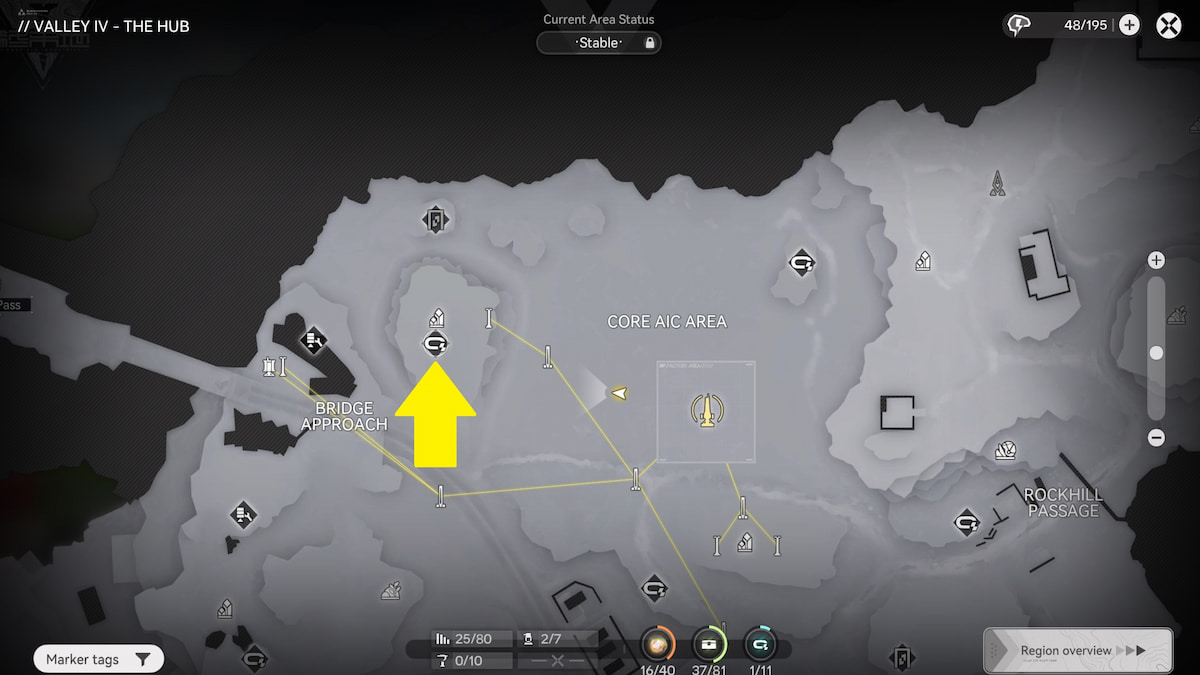Screen dimensions: 1200x675
Task: Select the Core AIC hub marker
Action: (706, 409)
